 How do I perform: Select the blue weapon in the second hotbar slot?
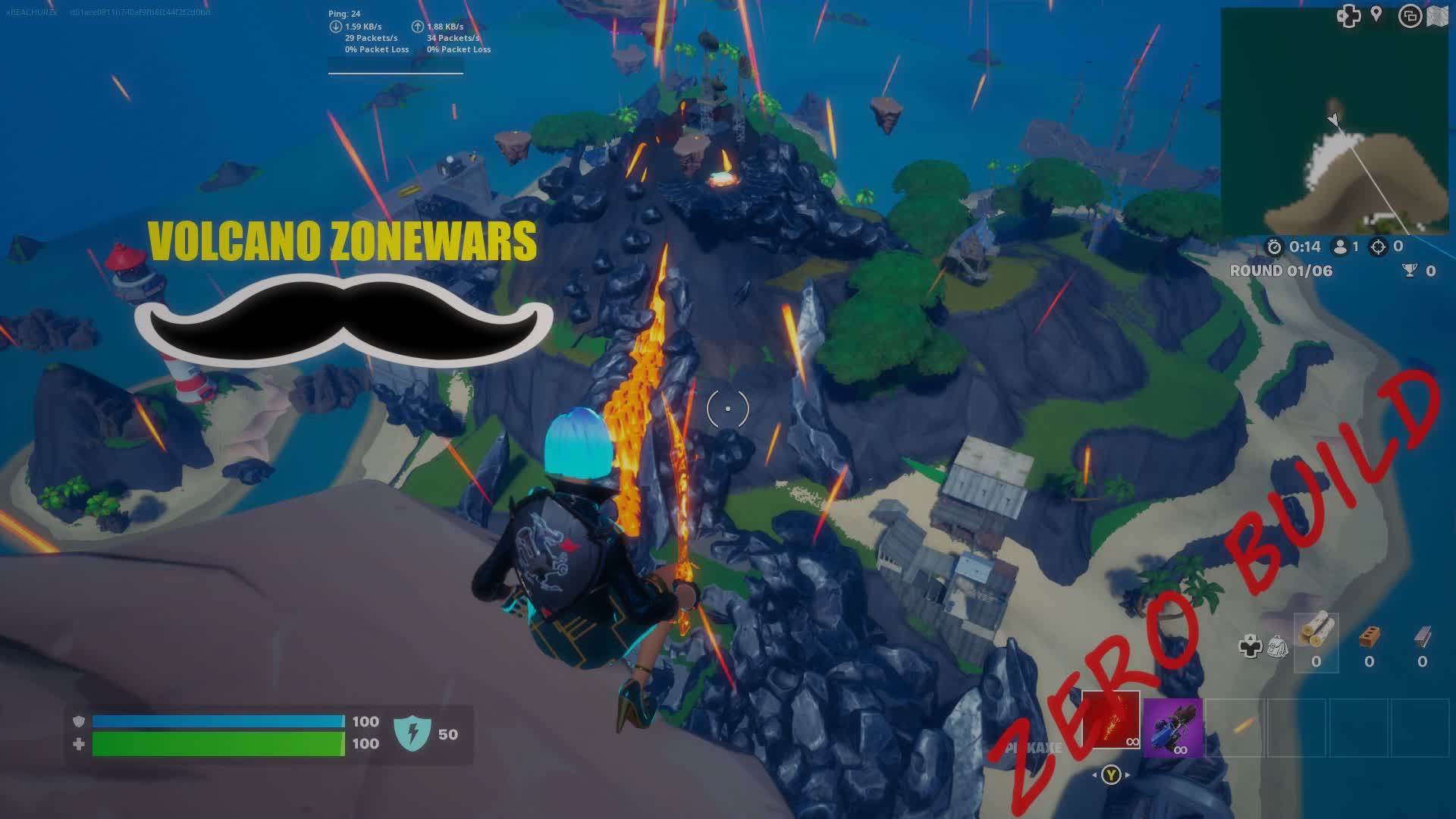[1173, 728]
